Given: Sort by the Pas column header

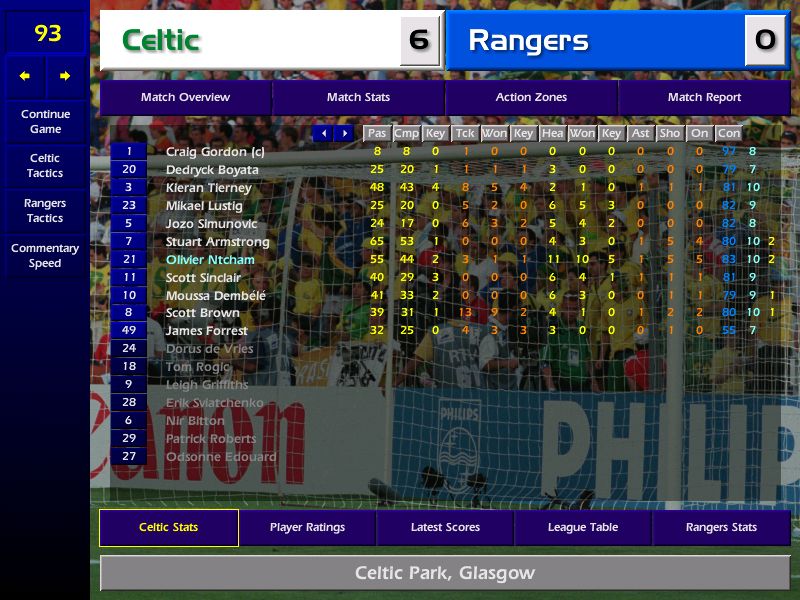Looking at the screenshot, I should point(376,133).
